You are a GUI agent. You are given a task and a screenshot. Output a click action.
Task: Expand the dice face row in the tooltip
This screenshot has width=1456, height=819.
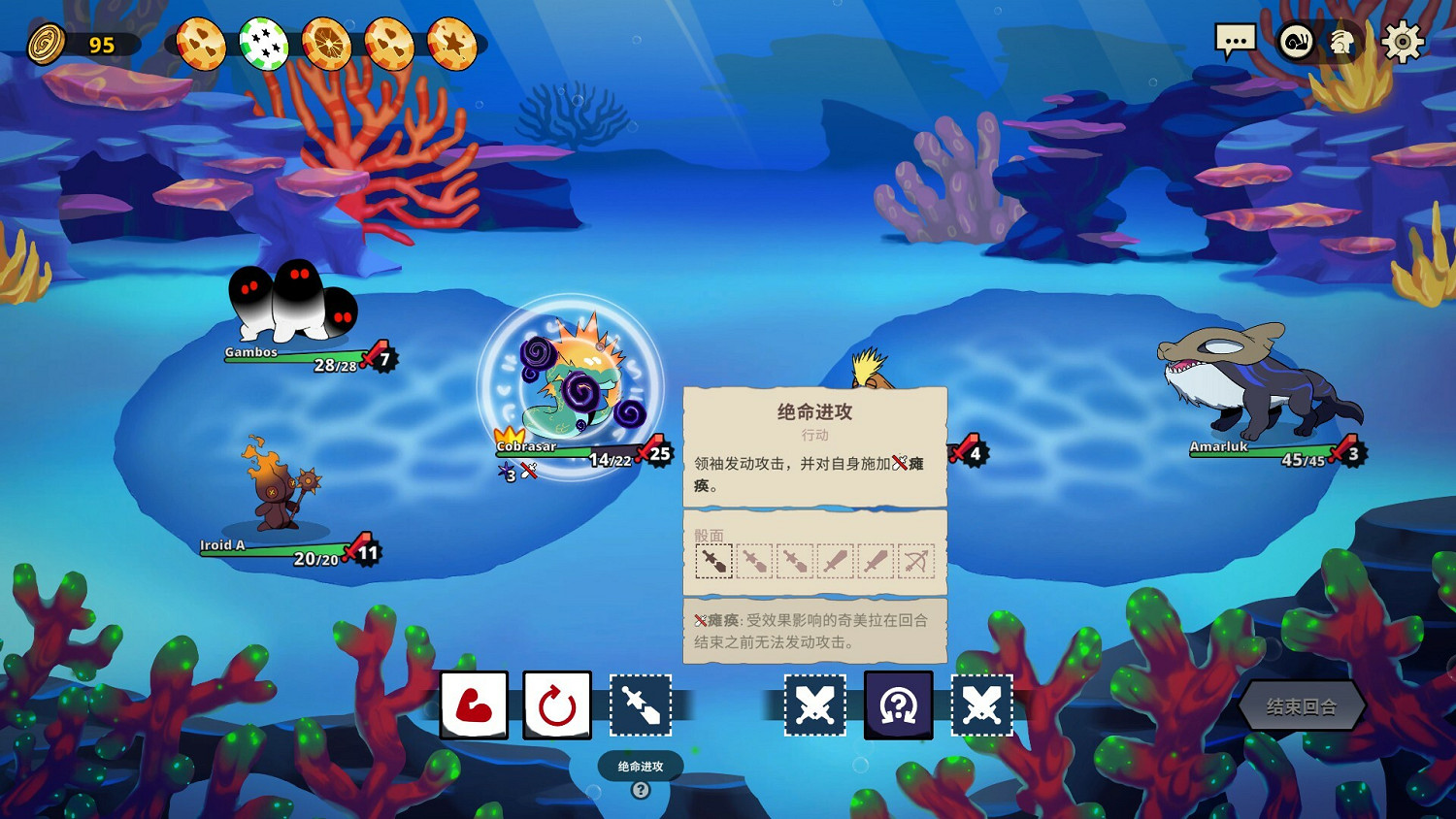pyautogui.click(x=815, y=560)
